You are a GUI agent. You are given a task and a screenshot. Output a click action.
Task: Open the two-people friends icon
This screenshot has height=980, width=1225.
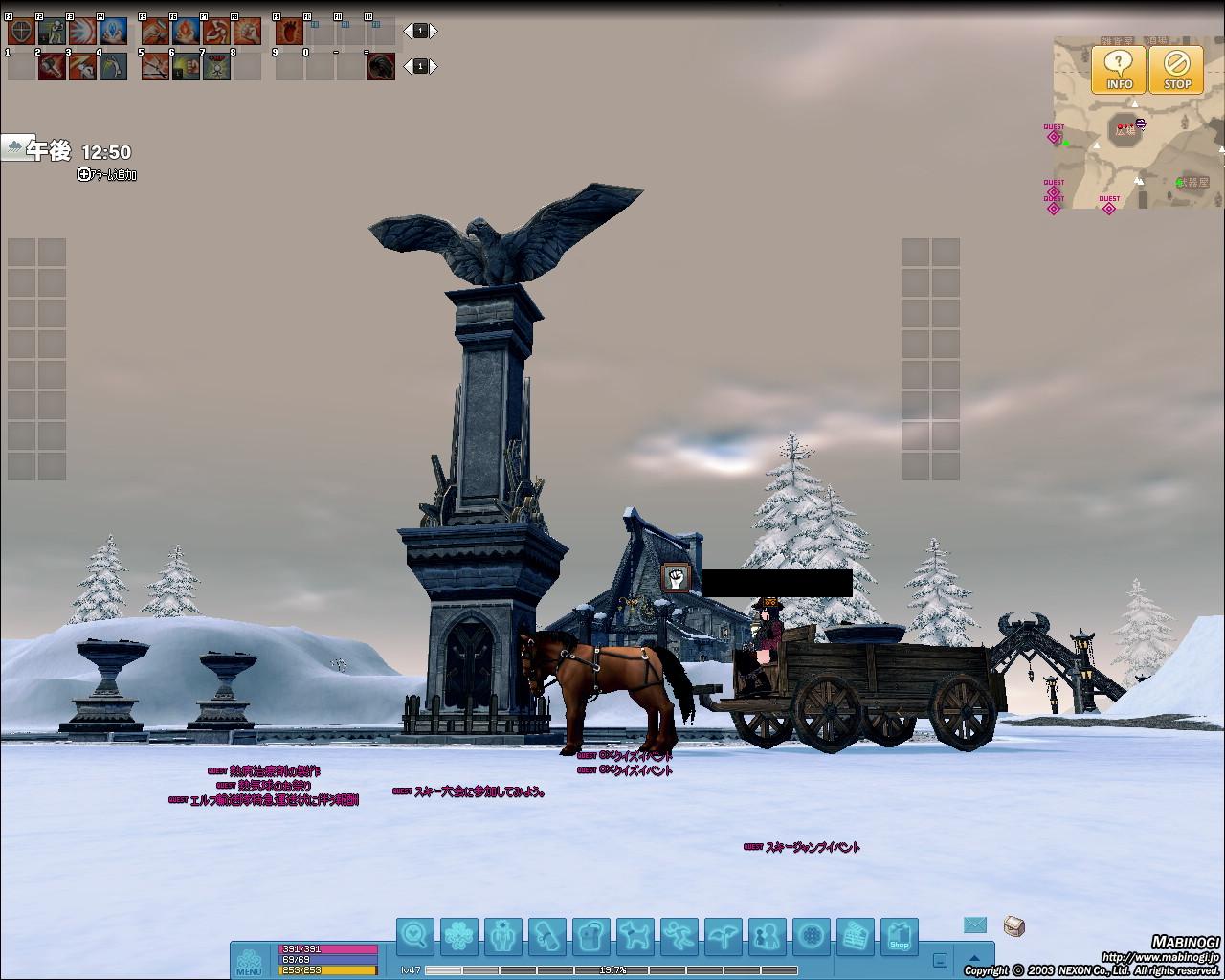coord(768,935)
